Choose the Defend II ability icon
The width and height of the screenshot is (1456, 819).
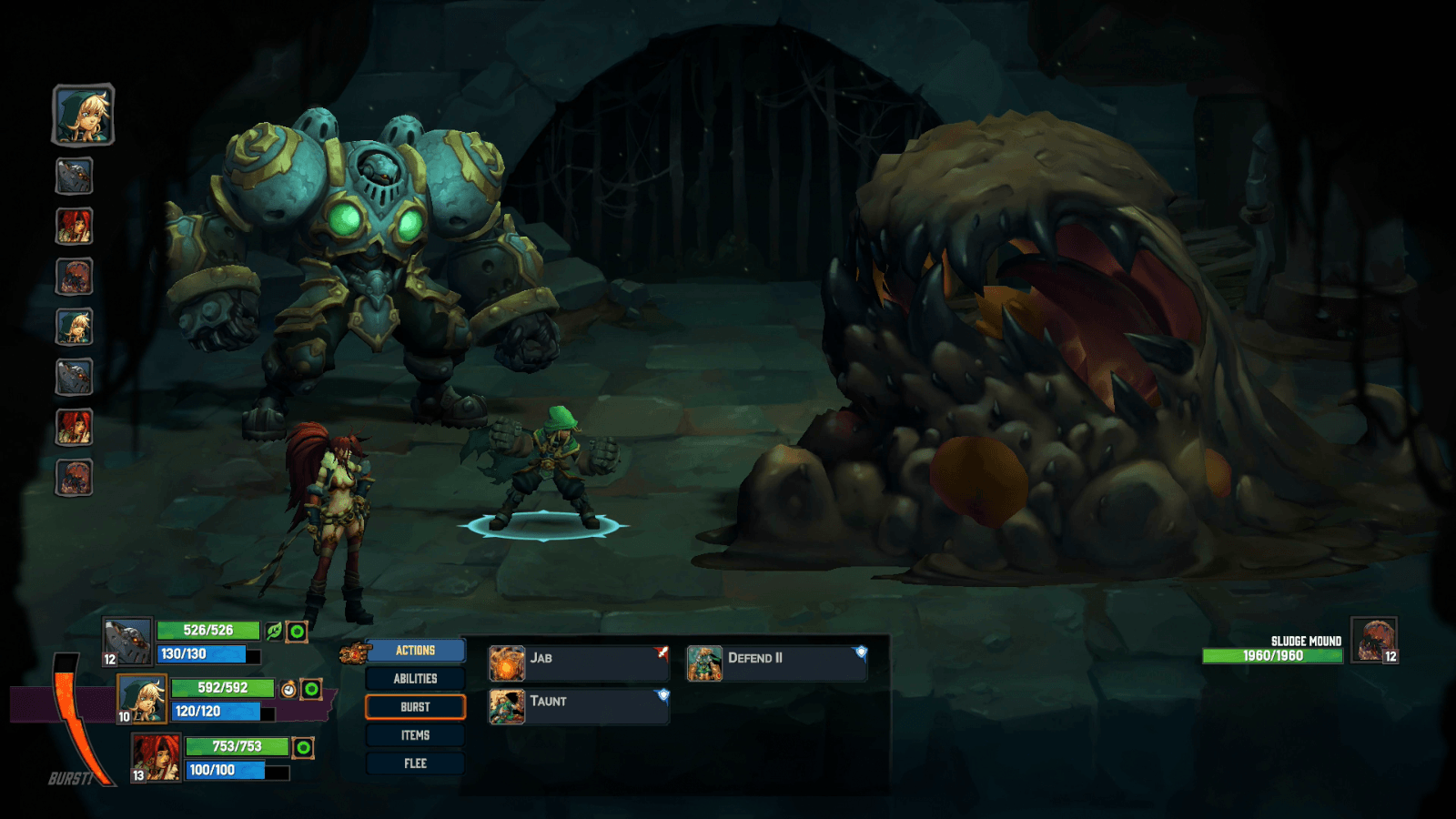(707, 662)
